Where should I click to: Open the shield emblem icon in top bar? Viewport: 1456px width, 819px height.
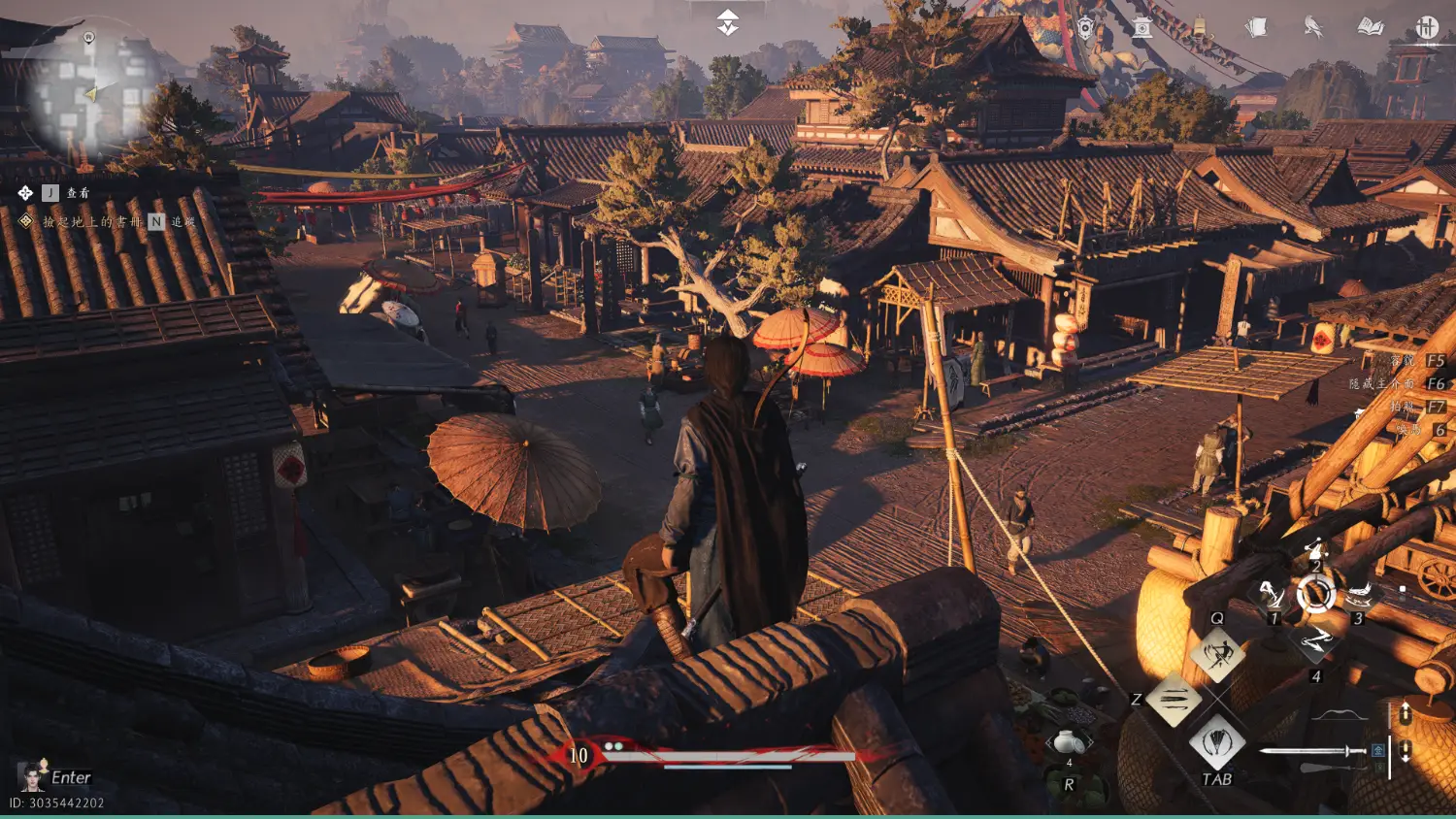[1085, 27]
